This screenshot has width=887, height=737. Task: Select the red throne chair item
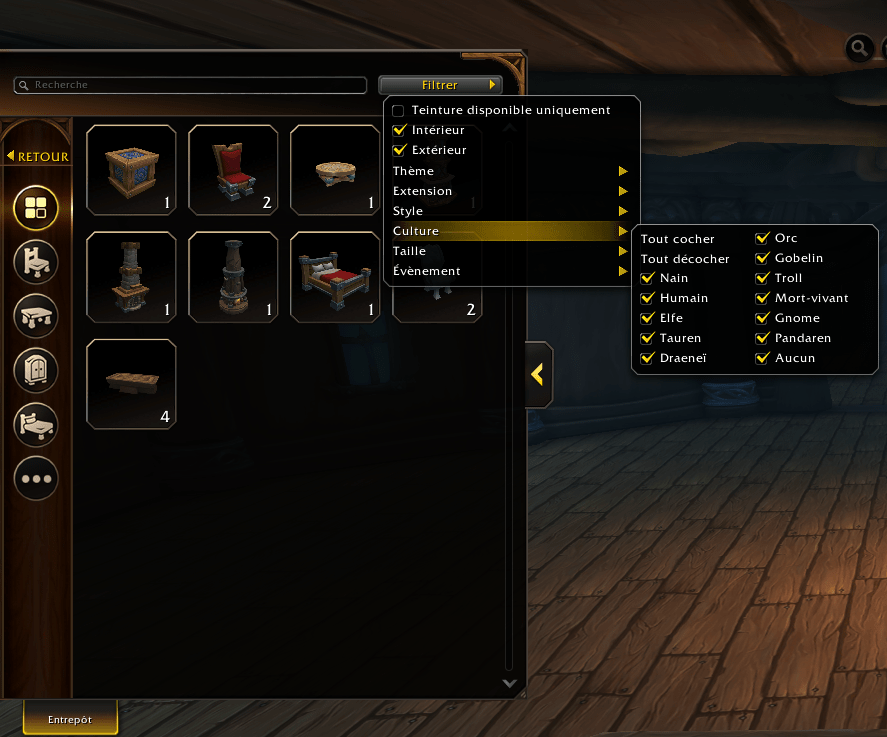[233, 170]
